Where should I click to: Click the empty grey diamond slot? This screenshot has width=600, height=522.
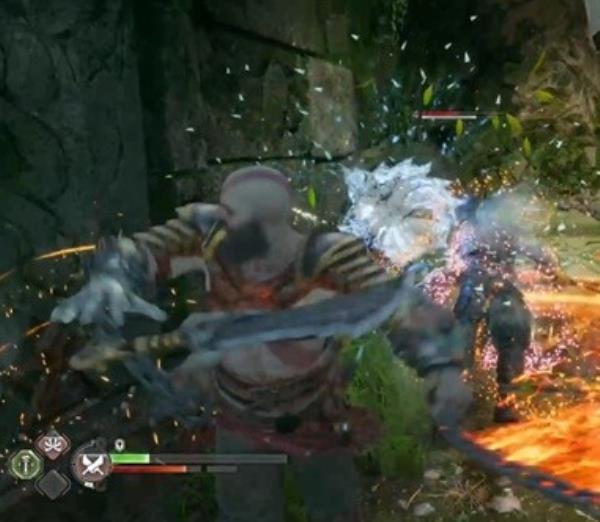52,484
